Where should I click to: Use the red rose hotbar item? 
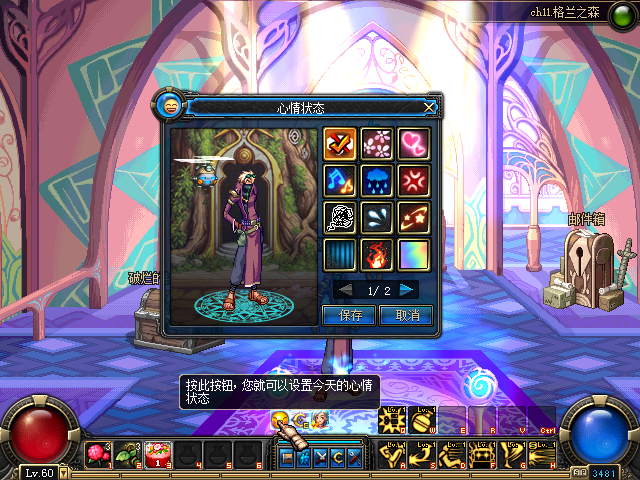pos(97,455)
